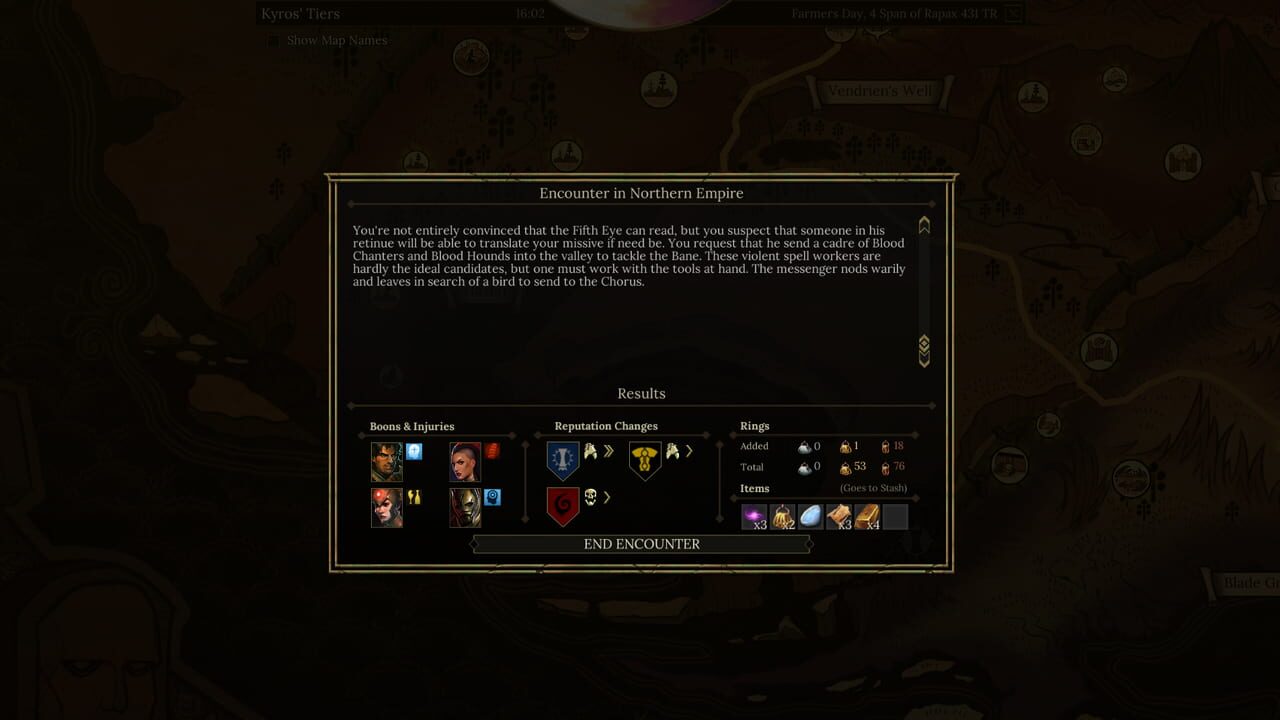Toggle the Show Map Names checkbox

pyautogui.click(x=272, y=40)
